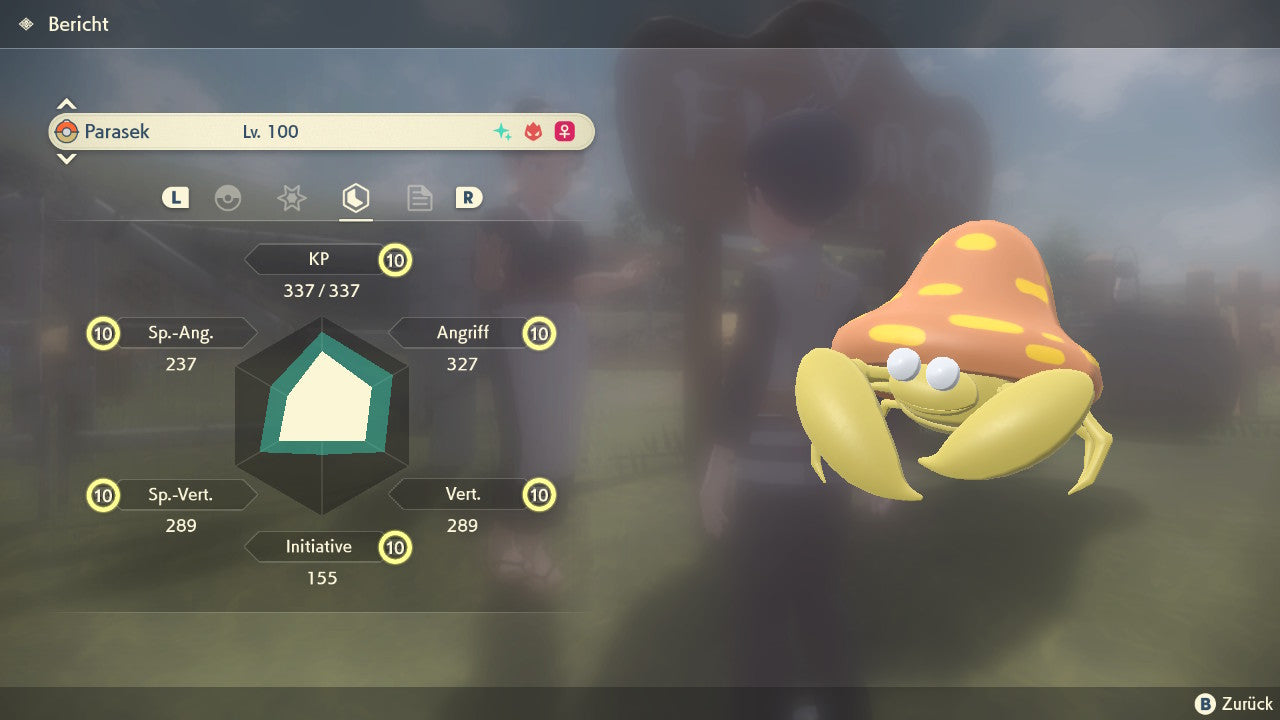The height and width of the screenshot is (720, 1280).
Task: Click the Sp.-Ang. stat label
Action: click(x=182, y=333)
